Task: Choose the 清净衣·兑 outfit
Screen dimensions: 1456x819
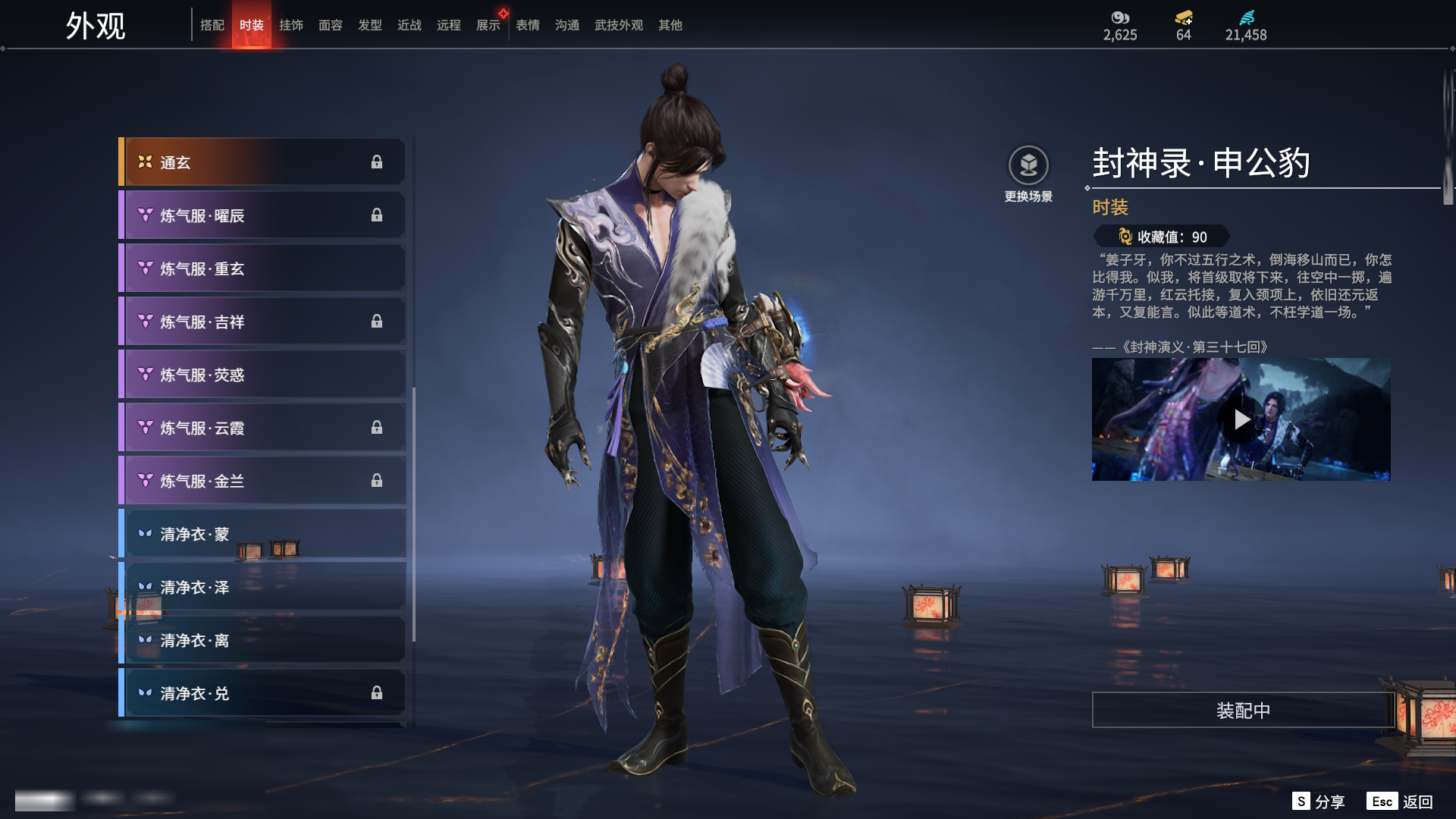Action: coord(262,693)
